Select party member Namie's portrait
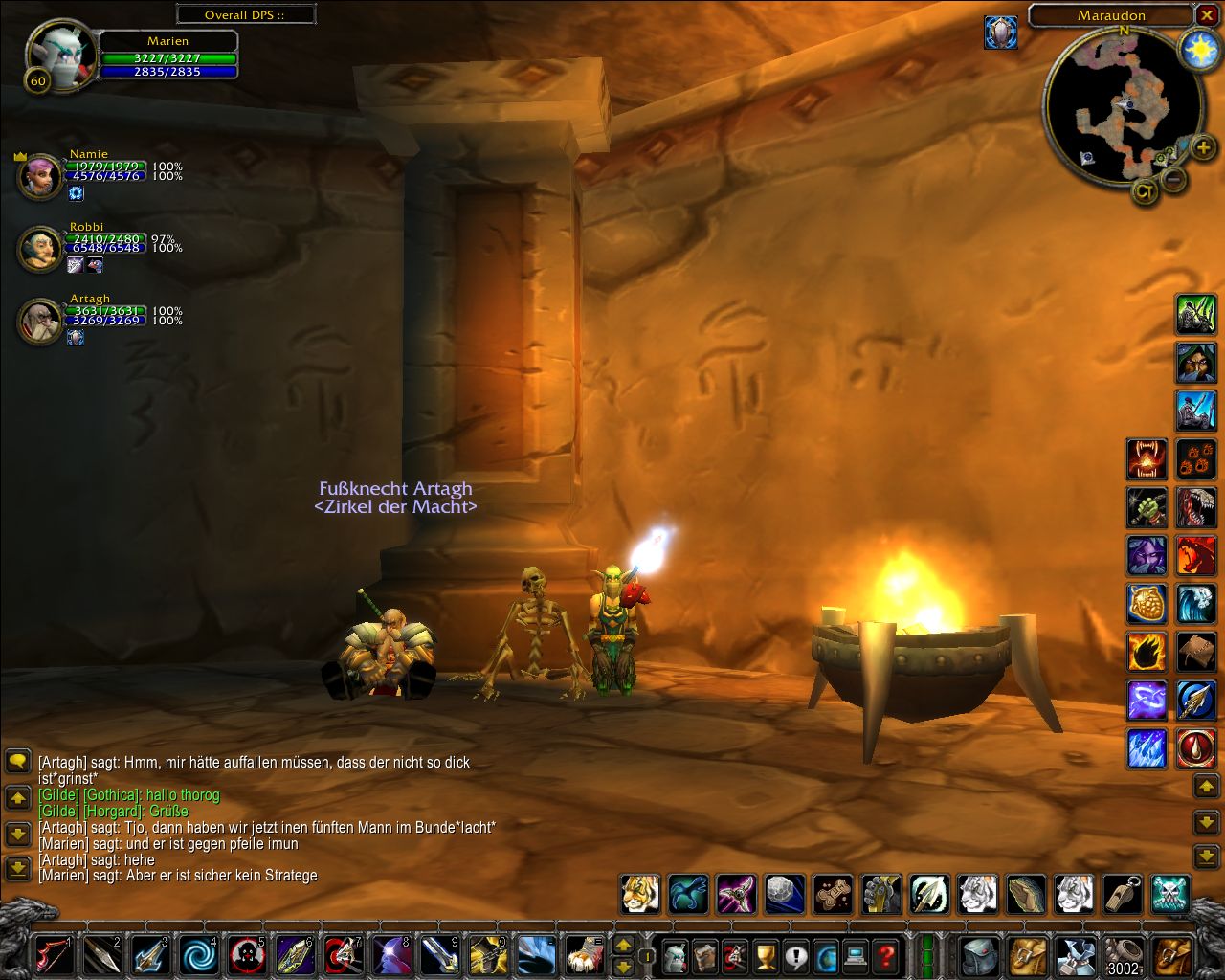The image size is (1225, 980). point(39,176)
